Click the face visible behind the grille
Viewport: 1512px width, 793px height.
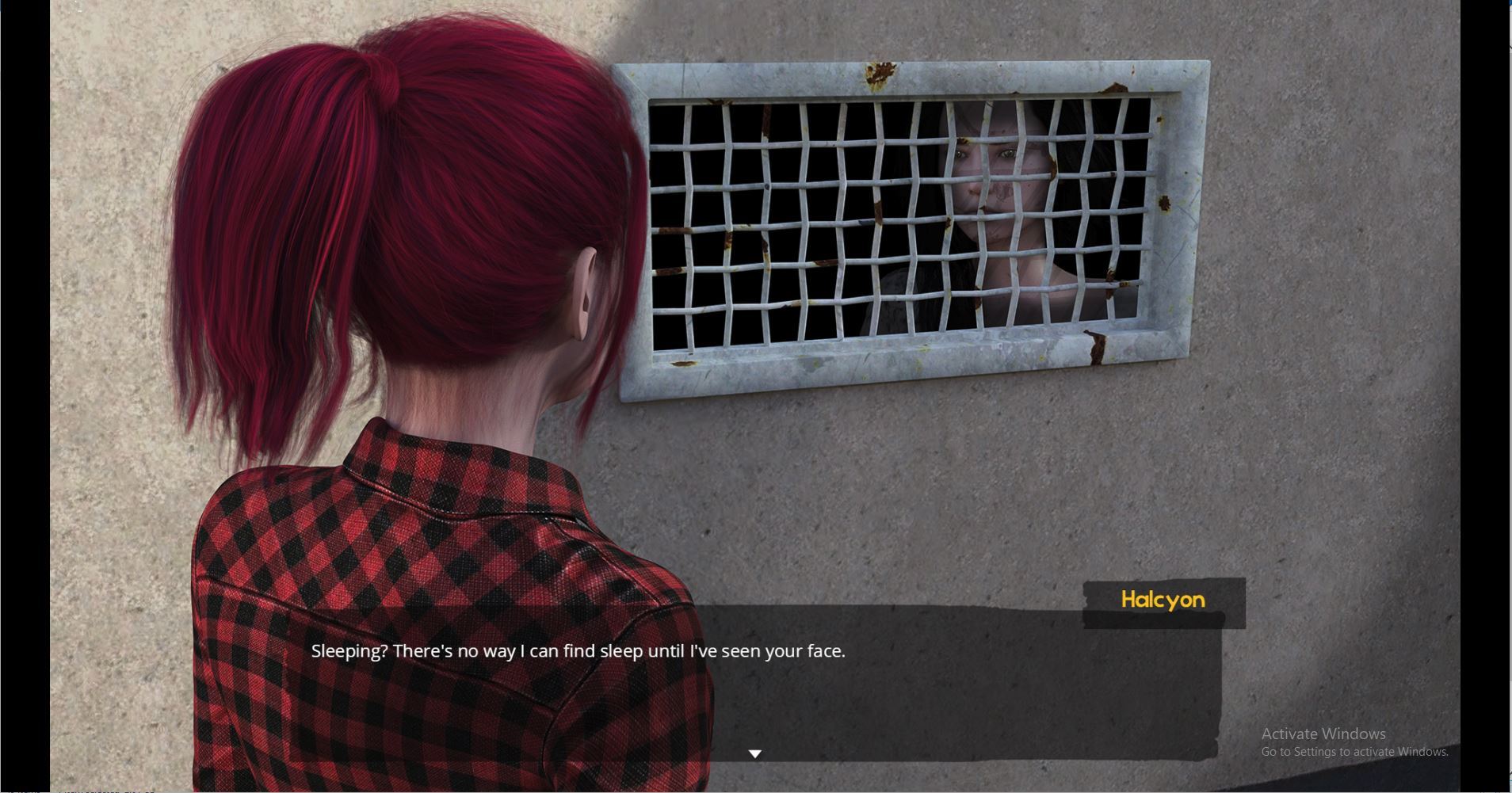[x=991, y=182]
